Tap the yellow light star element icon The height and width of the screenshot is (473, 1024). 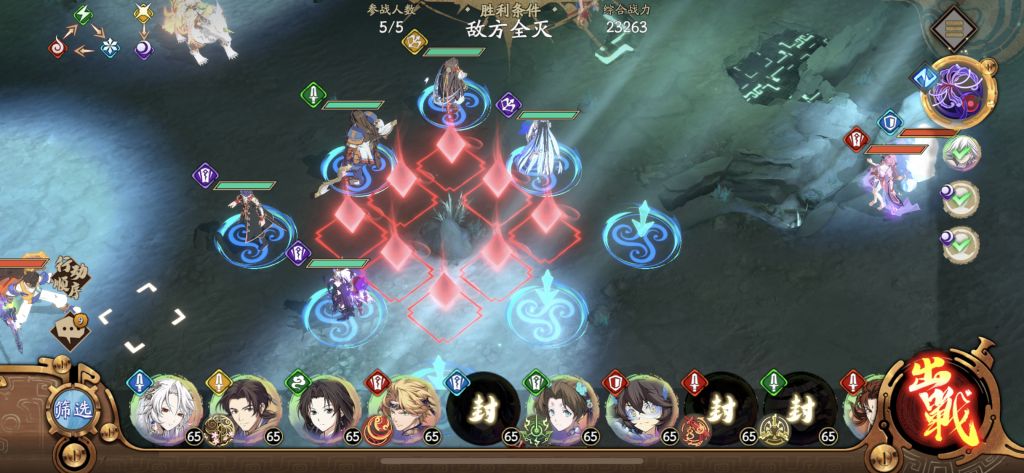(x=143, y=15)
